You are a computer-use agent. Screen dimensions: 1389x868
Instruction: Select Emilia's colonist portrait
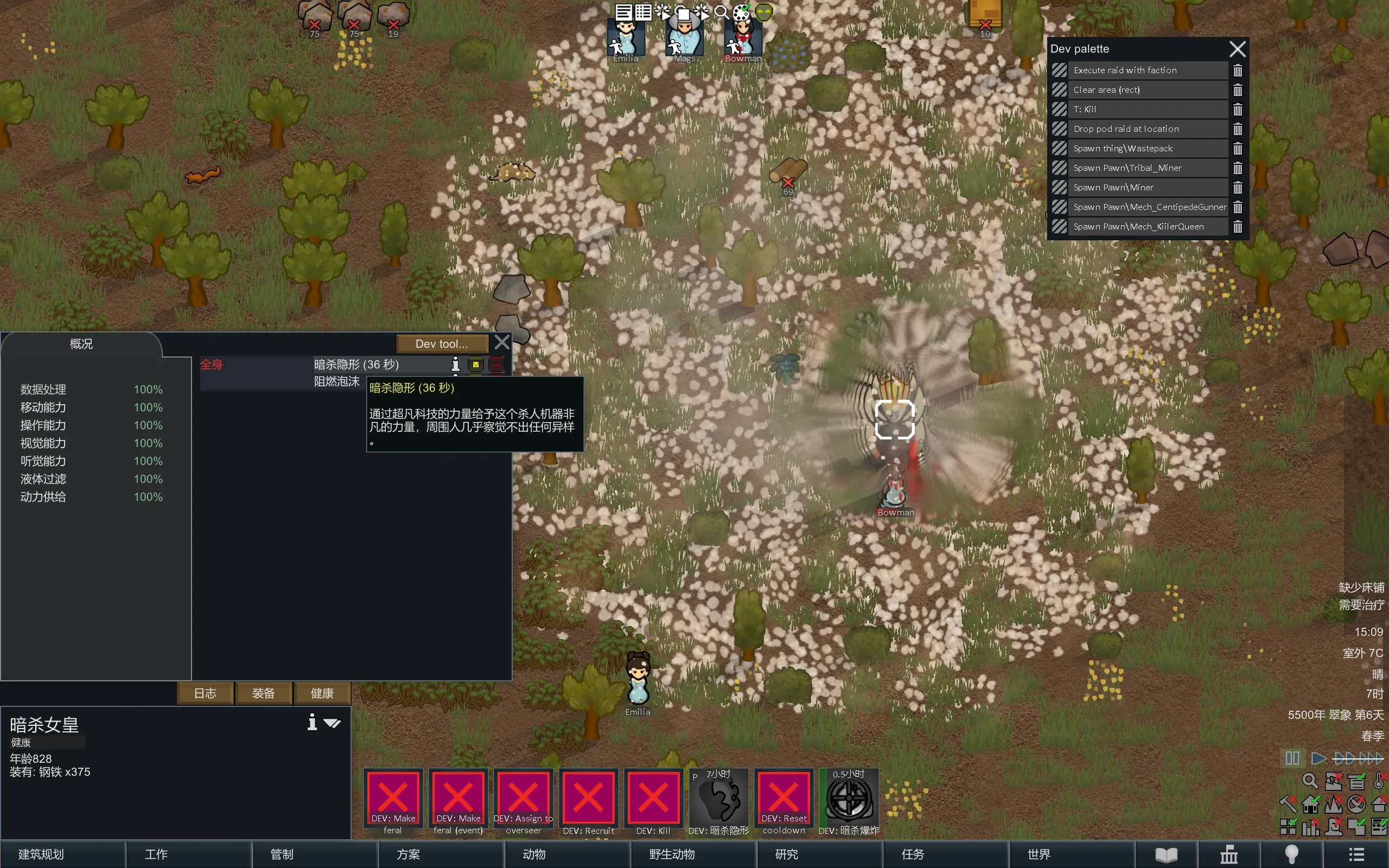tap(626, 37)
